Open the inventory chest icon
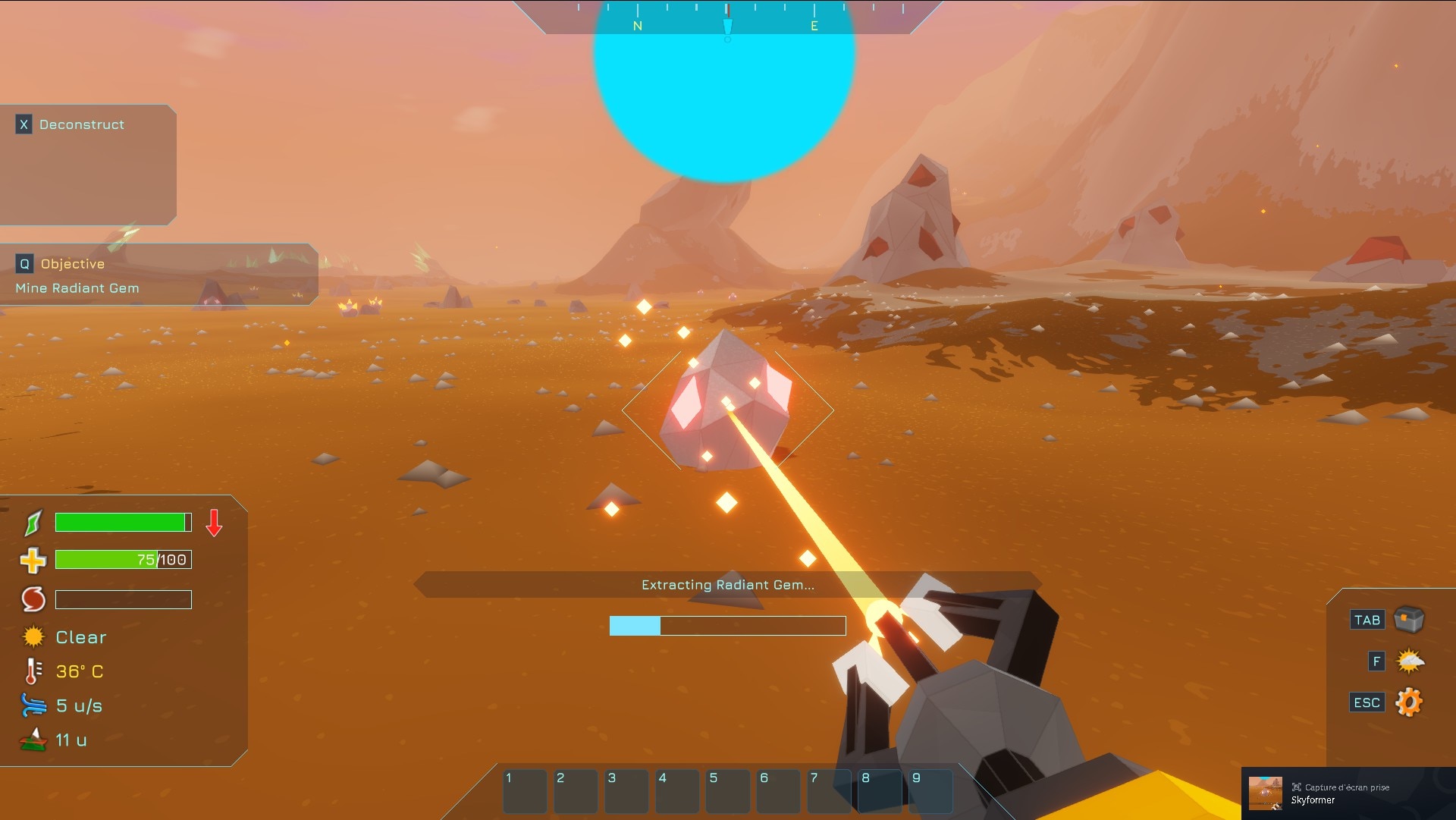Screen dimensions: 1456x820 pos(1409,620)
